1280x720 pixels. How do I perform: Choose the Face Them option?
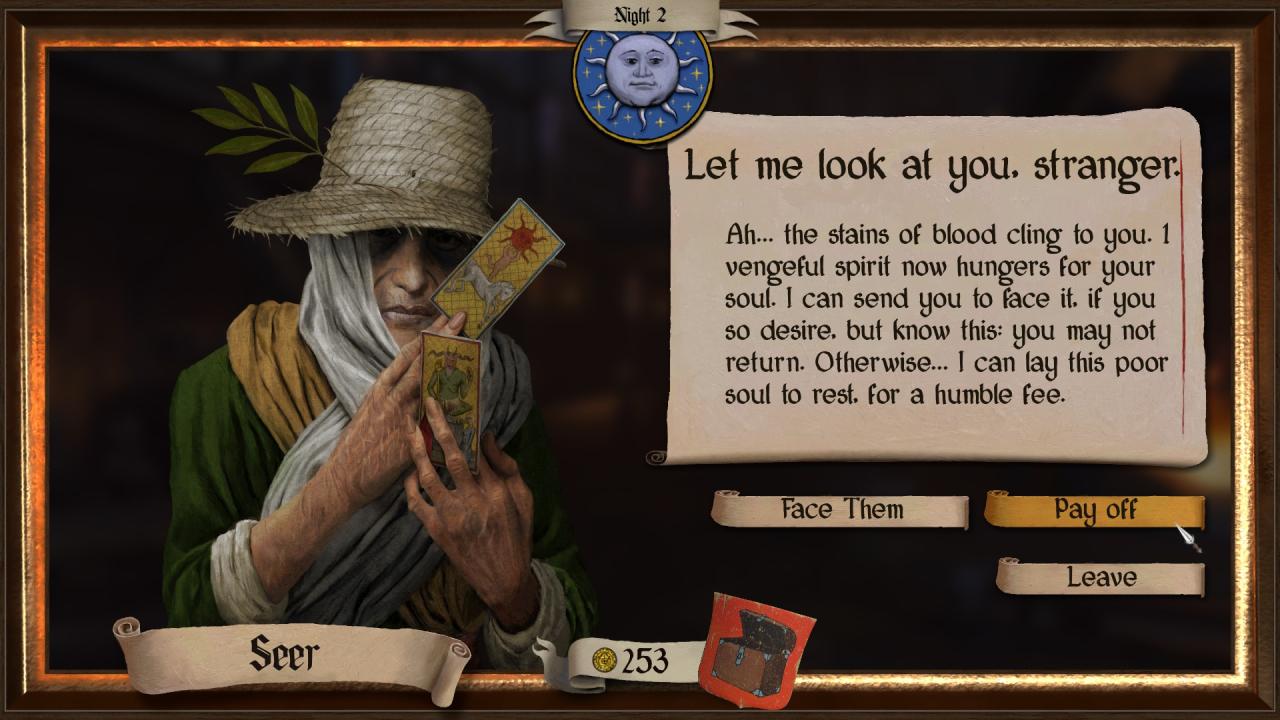click(840, 510)
